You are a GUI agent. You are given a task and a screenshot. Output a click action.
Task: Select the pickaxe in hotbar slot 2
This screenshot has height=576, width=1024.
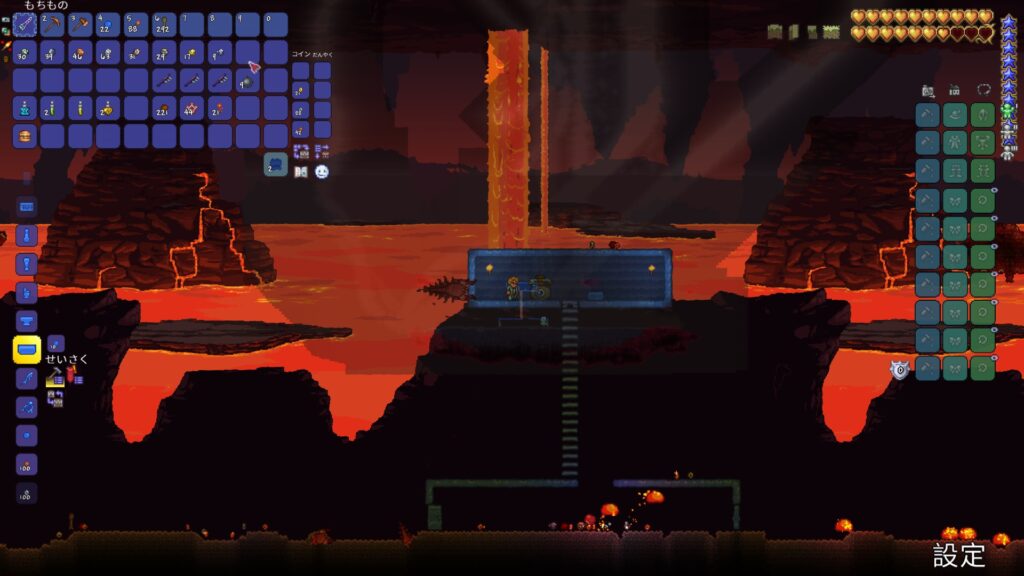click(52, 24)
